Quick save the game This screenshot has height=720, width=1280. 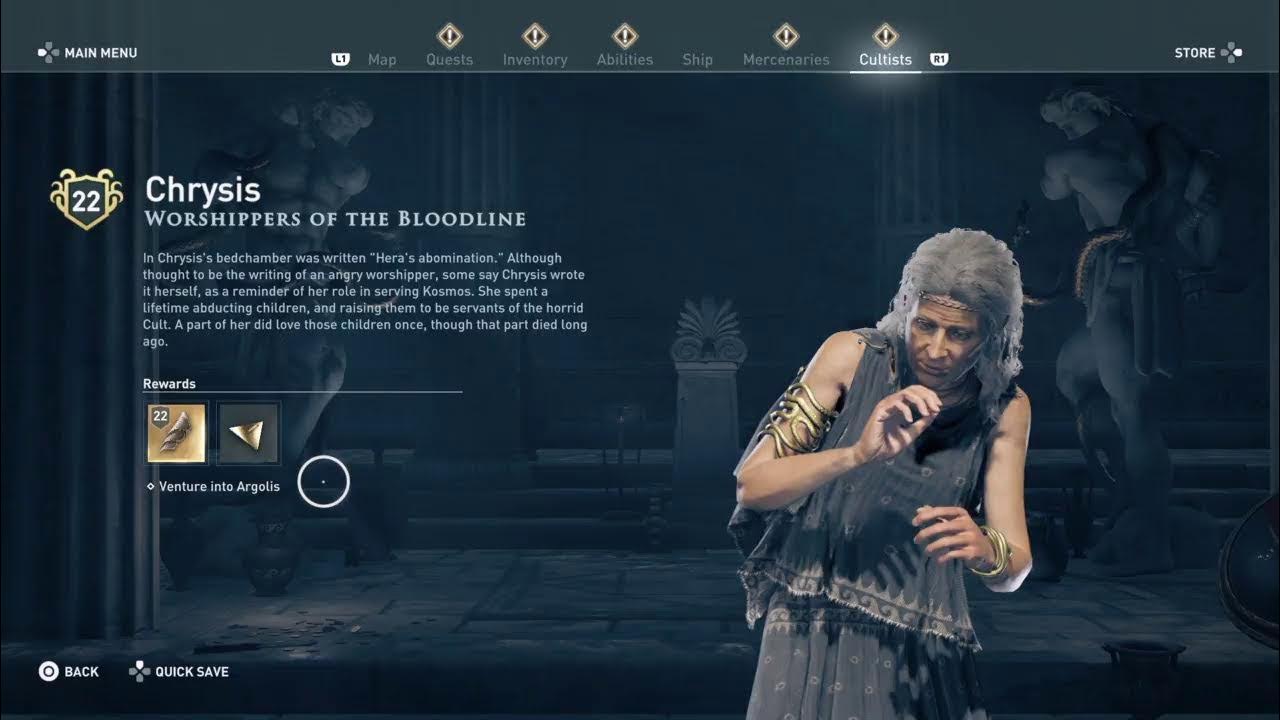[180, 672]
